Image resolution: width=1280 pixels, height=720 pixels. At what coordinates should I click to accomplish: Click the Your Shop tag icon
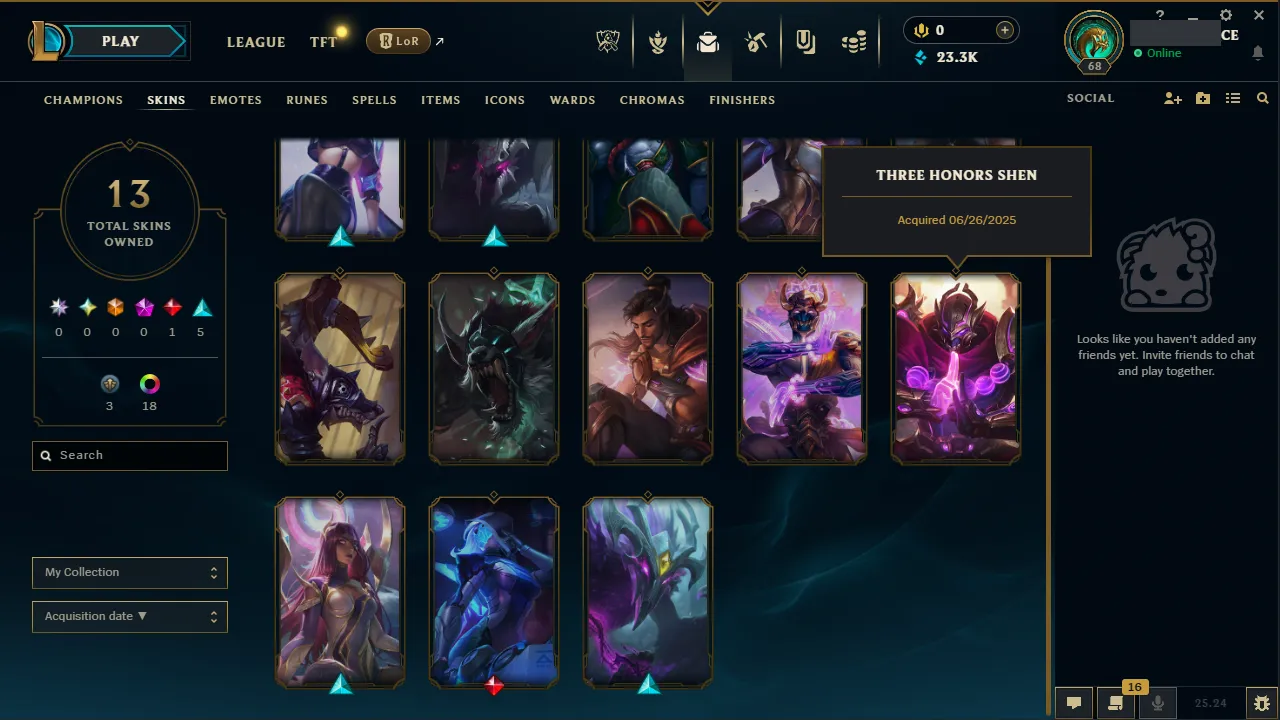805,41
